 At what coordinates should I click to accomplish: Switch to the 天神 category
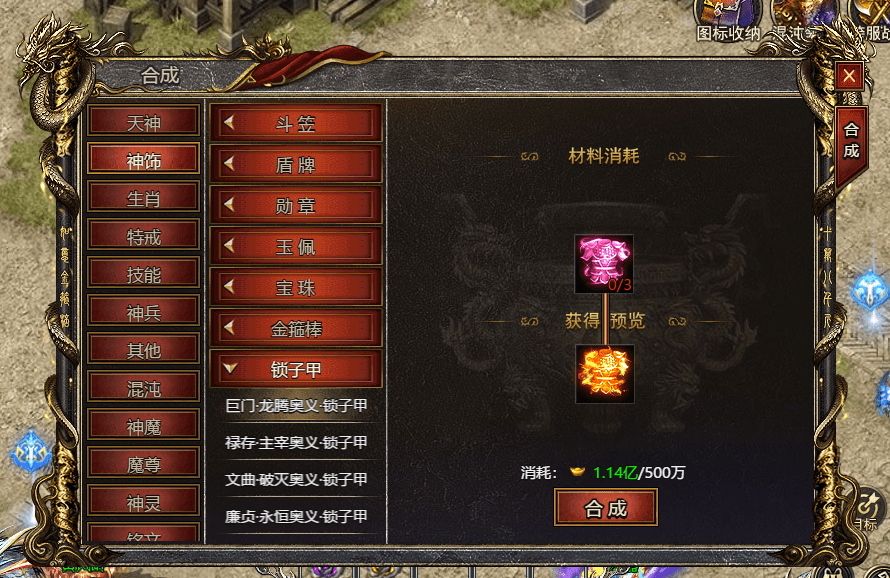[x=143, y=123]
